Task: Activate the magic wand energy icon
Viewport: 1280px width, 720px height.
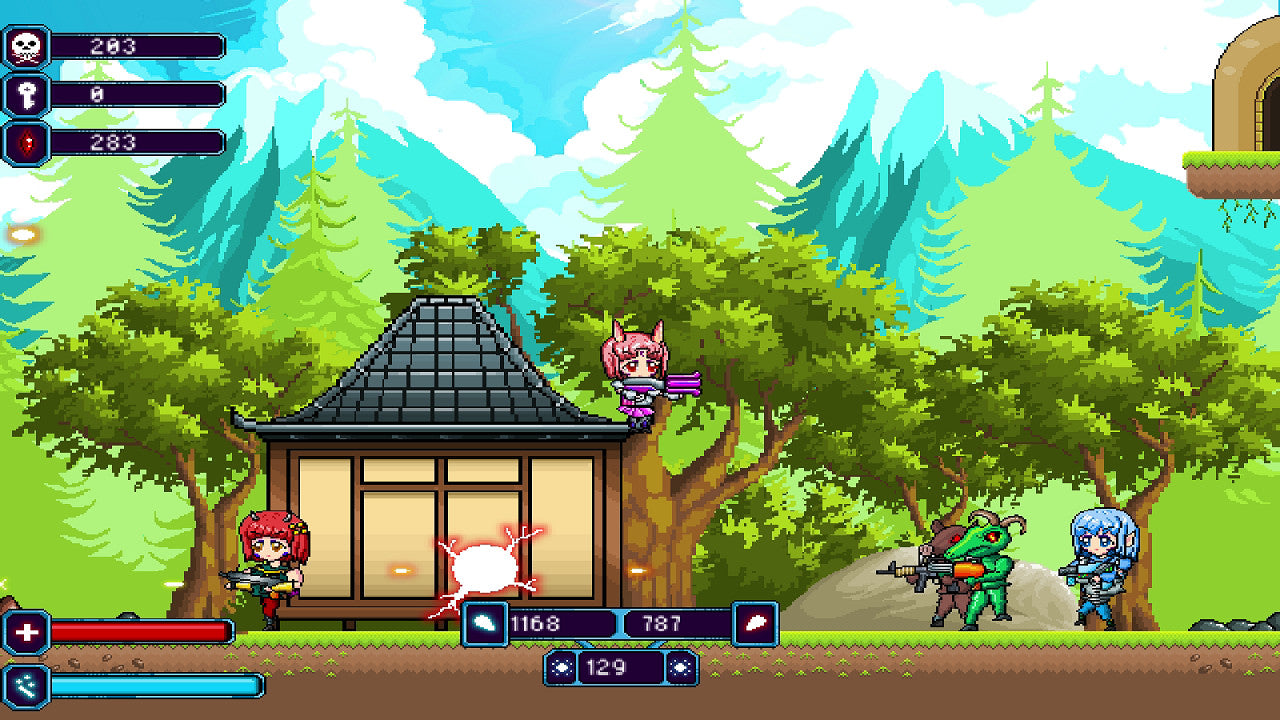Action: (x=26, y=685)
